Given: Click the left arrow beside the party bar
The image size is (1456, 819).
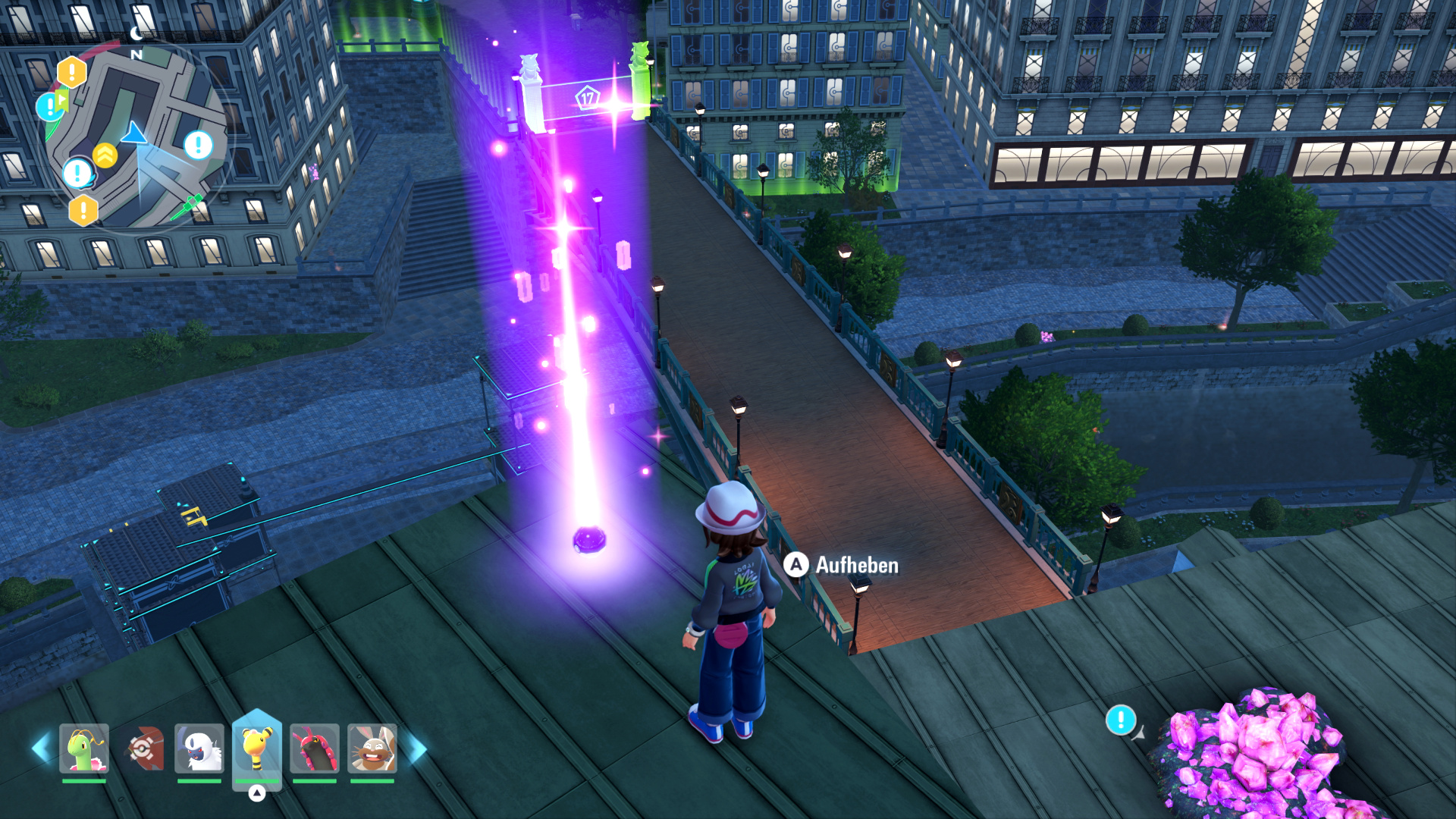Looking at the screenshot, I should click(41, 748).
